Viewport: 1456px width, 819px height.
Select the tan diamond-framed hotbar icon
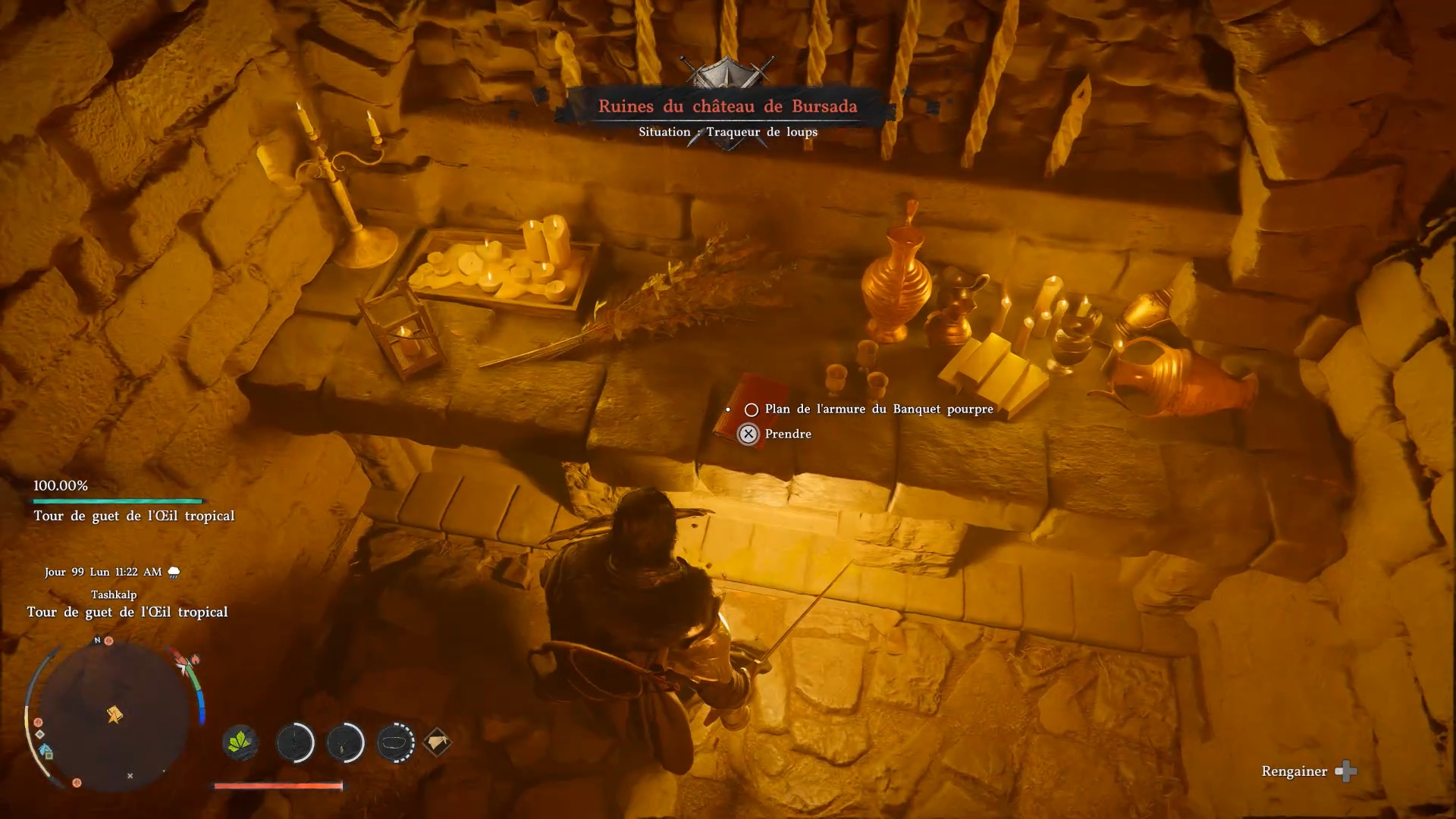(x=437, y=742)
